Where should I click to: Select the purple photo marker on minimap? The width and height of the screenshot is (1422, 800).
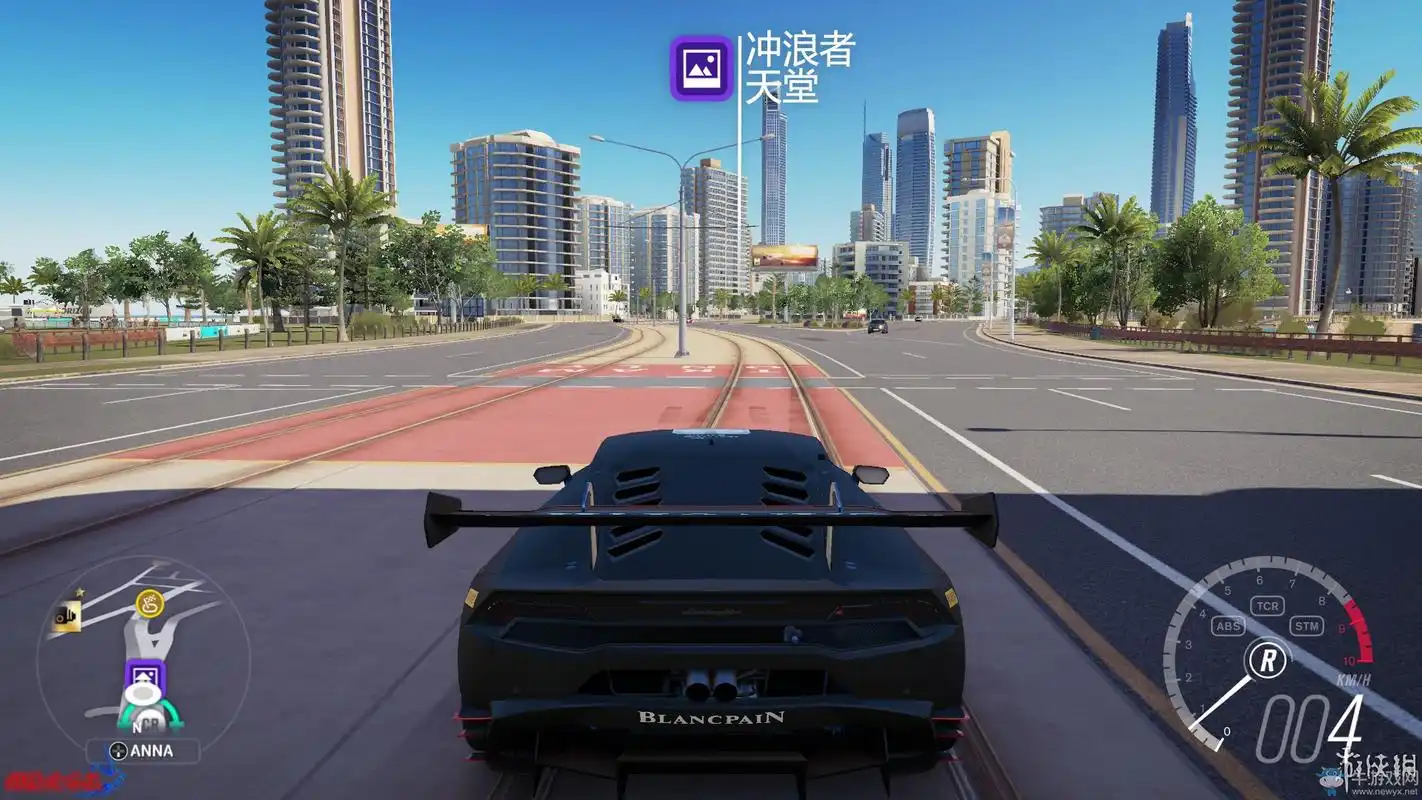coord(145,679)
